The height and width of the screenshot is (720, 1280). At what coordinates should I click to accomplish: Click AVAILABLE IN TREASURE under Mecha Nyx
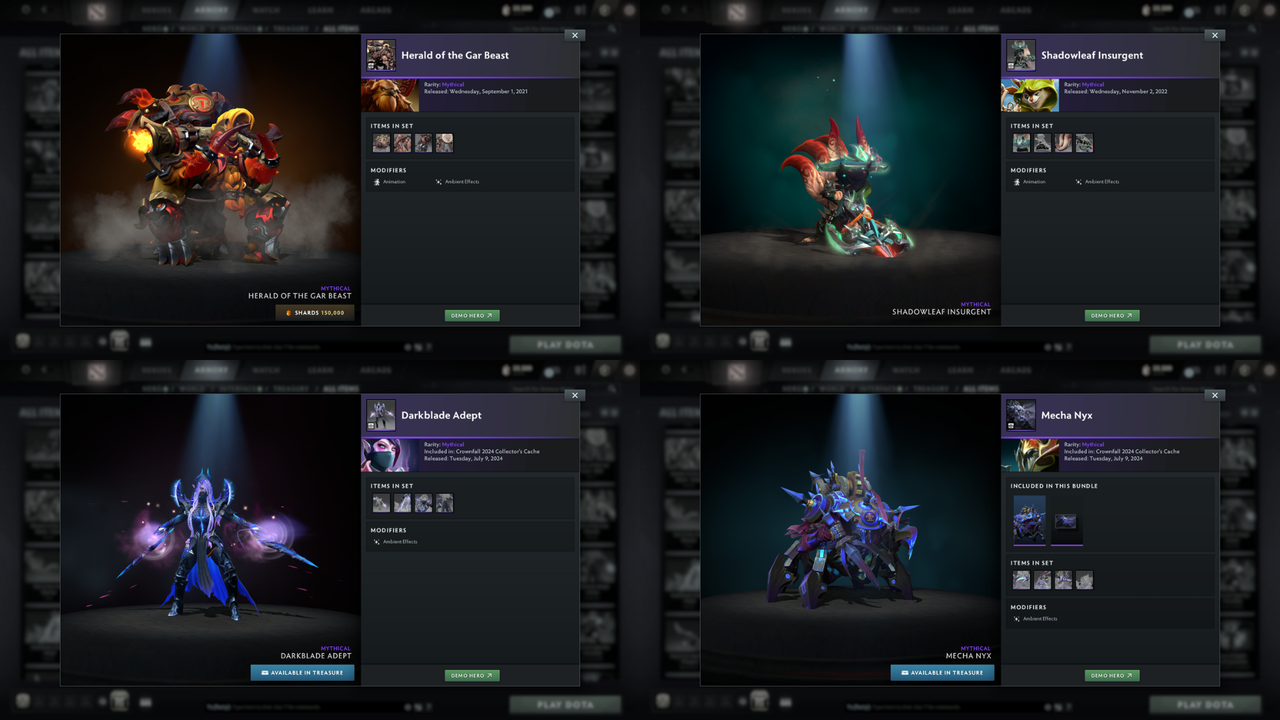tap(941, 672)
